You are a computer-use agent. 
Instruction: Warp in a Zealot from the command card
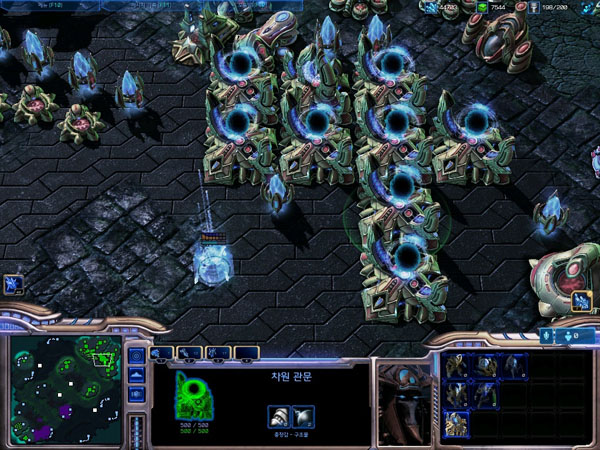coord(455,366)
